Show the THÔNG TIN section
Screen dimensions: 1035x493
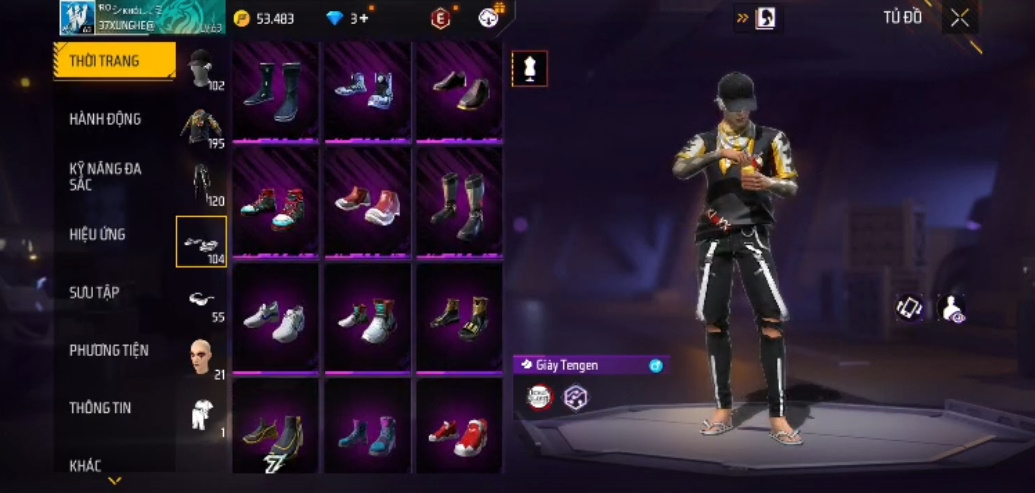pyautogui.click(x=100, y=408)
